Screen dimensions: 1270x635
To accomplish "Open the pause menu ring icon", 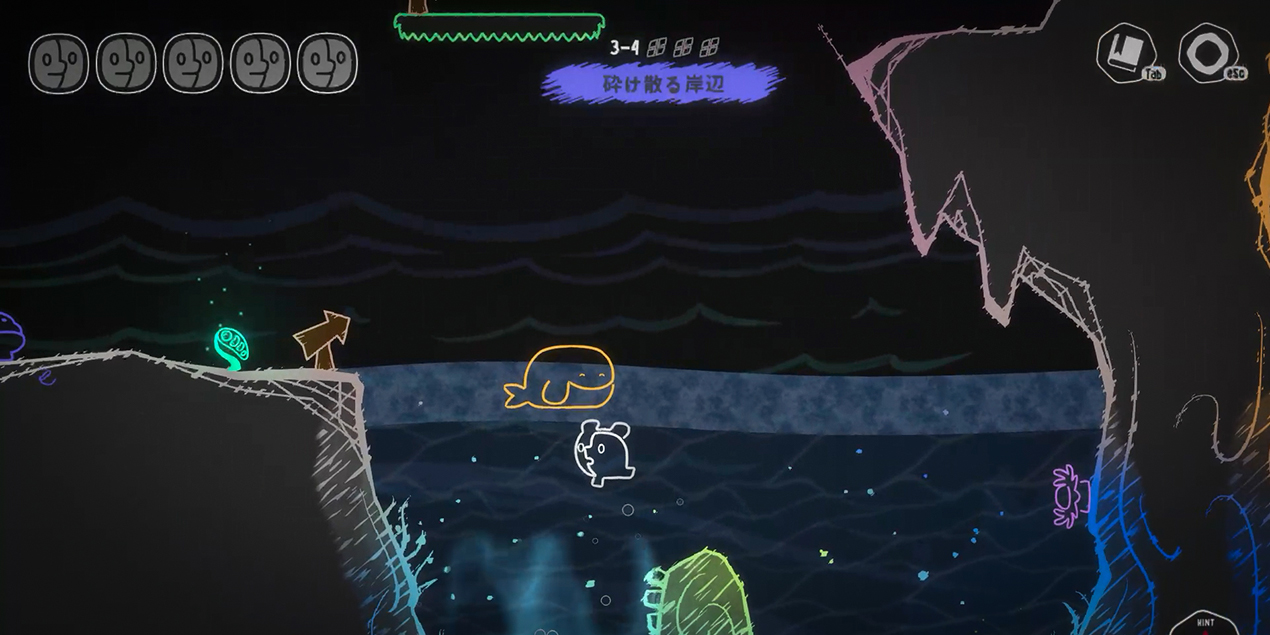I will click(1207, 52).
